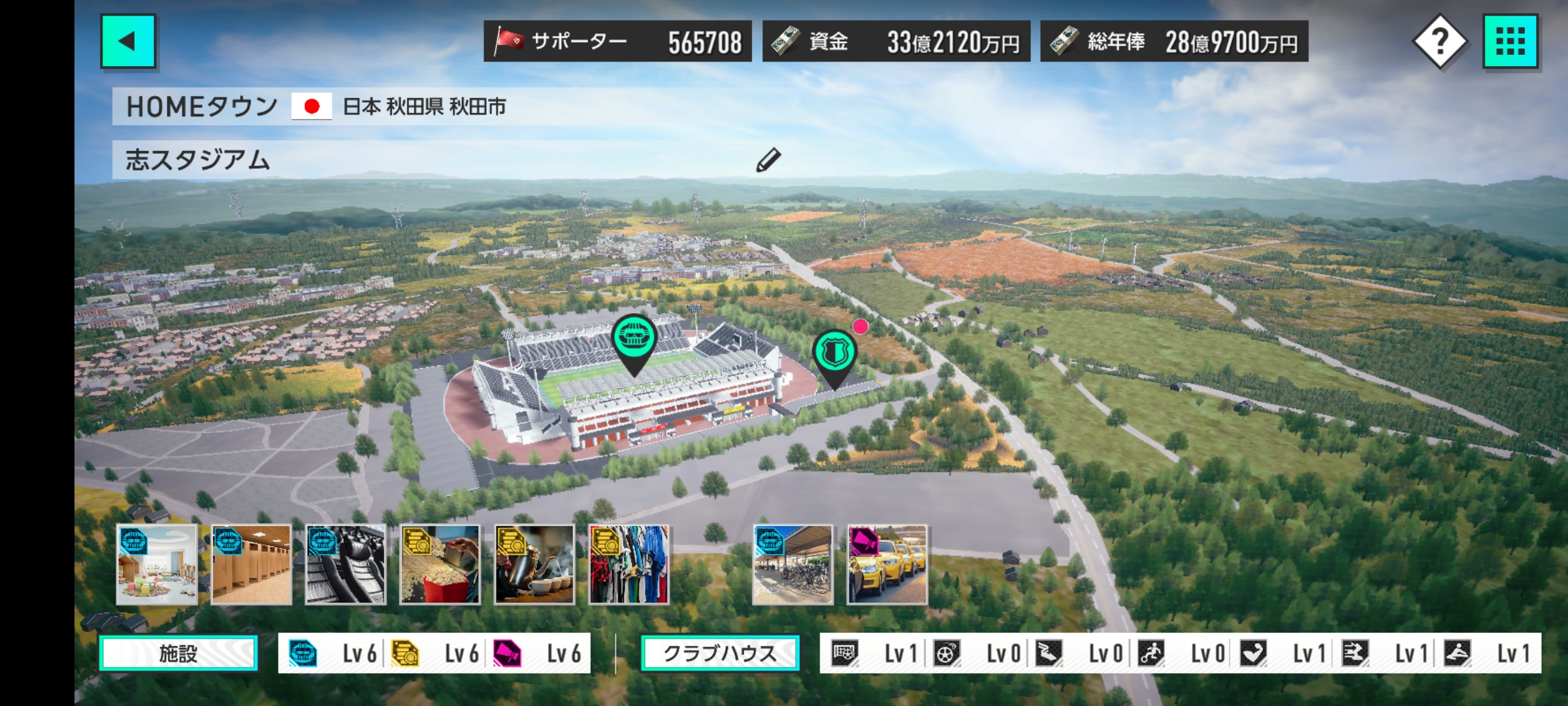
Task: Open the jersey merchandise shop facility
Action: [x=629, y=565]
